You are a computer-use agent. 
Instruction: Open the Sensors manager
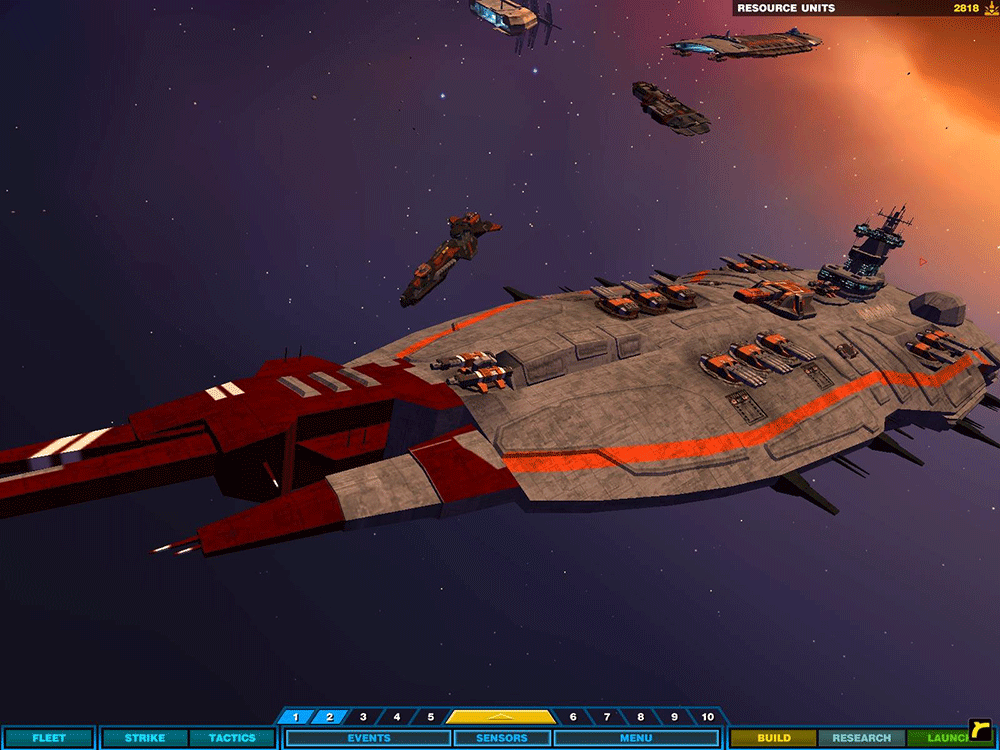[x=502, y=738]
